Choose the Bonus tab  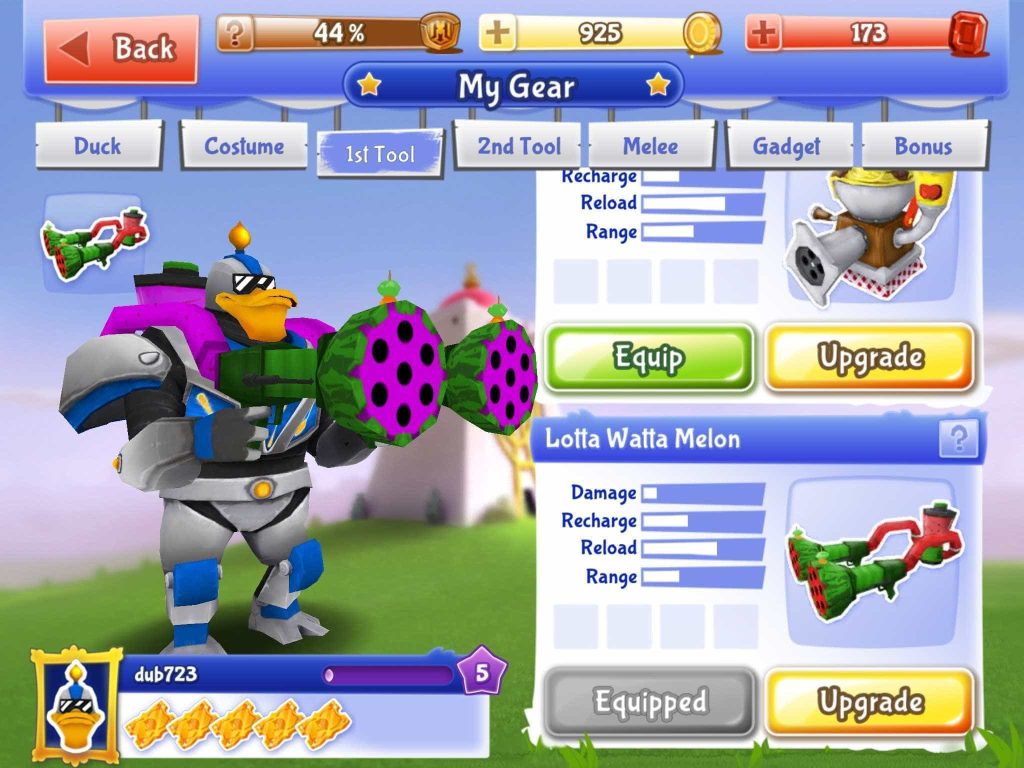(923, 147)
